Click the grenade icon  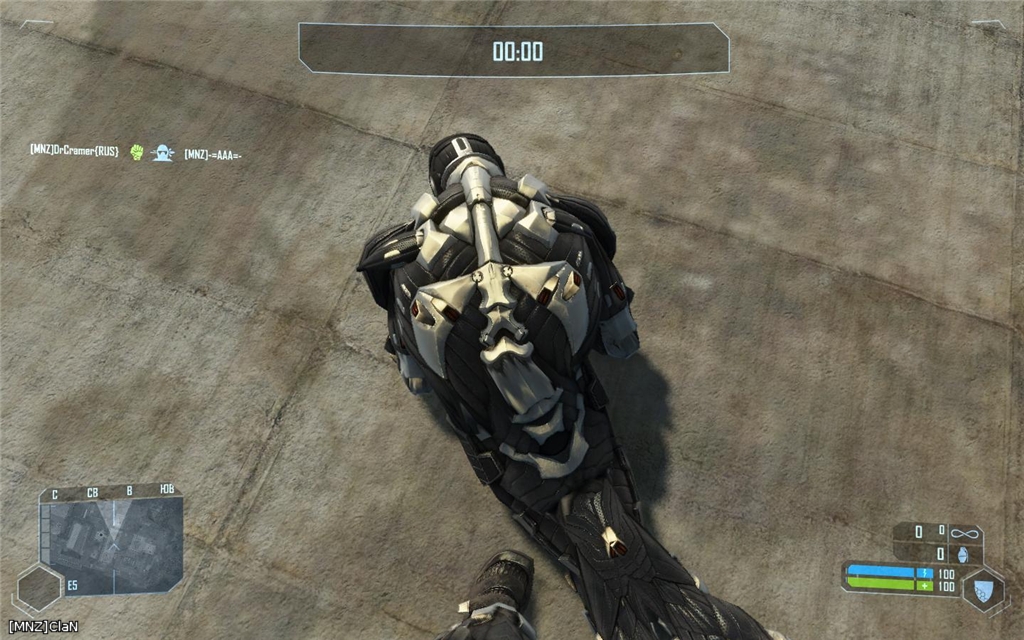pos(963,554)
